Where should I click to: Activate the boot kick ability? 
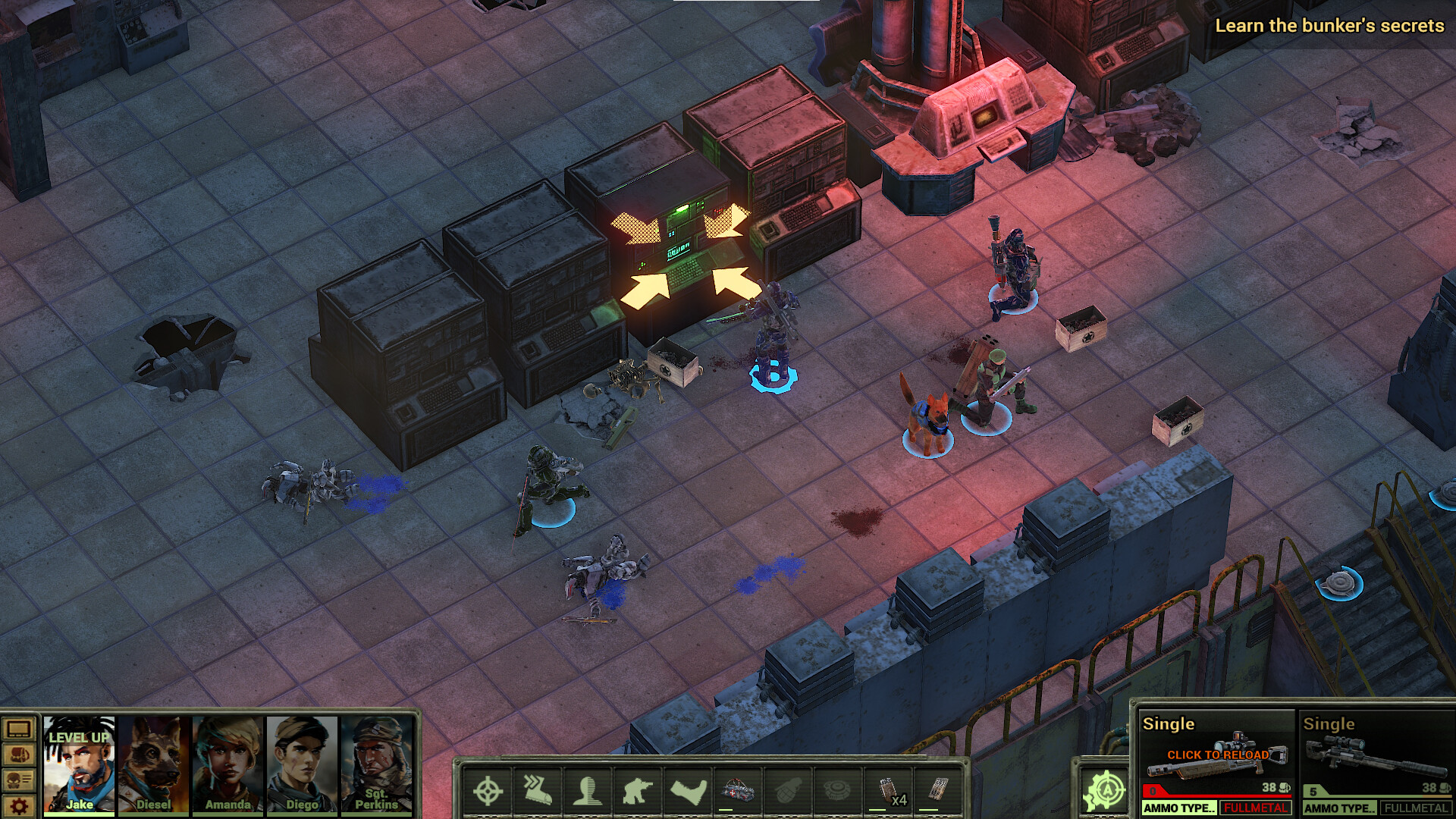coord(689,791)
